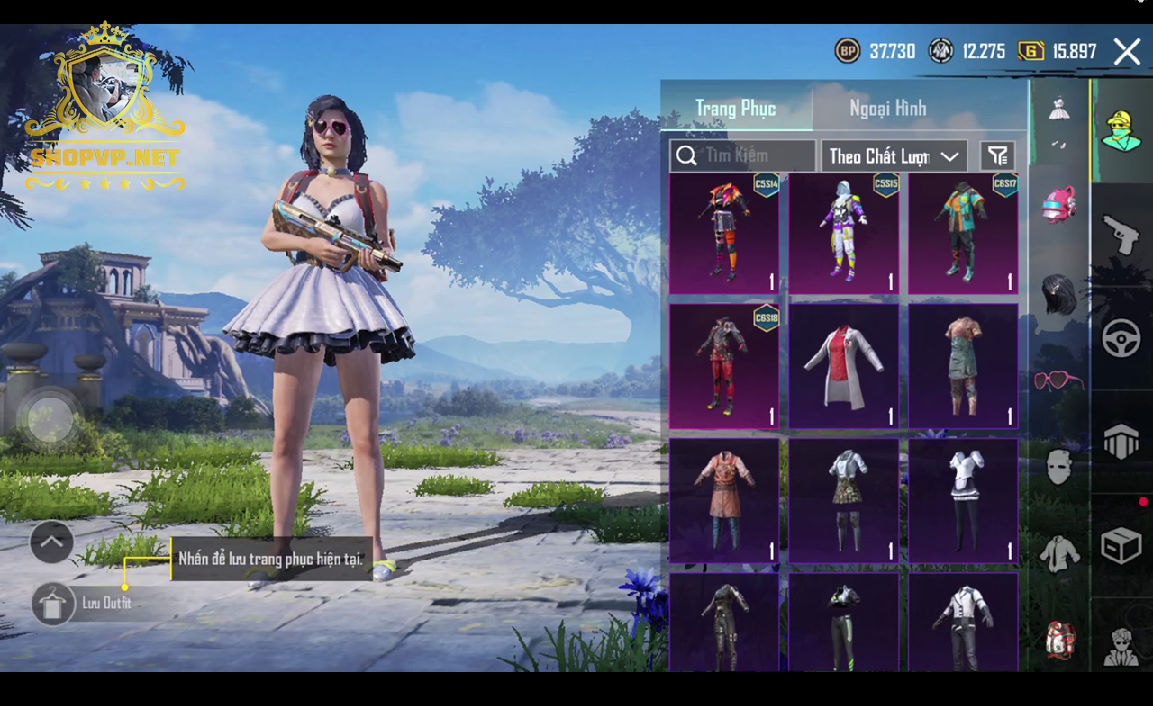Select the C6S18 red armor outfit
1153x706 pixels.
pyautogui.click(x=724, y=366)
